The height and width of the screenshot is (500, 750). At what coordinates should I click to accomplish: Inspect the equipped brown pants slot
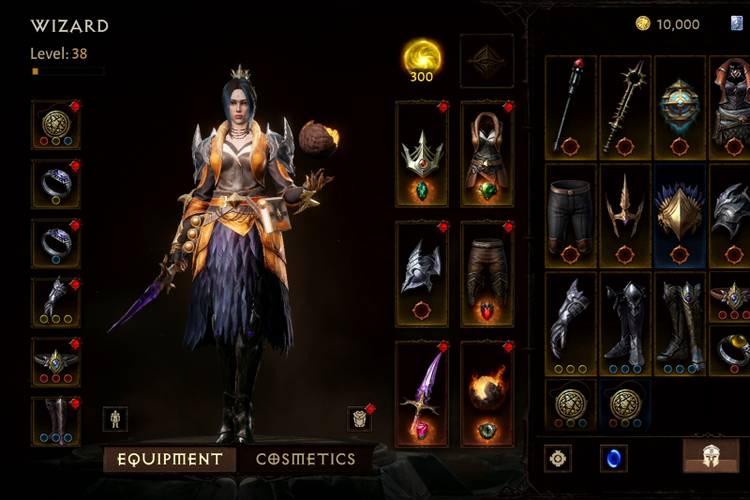coord(487,273)
